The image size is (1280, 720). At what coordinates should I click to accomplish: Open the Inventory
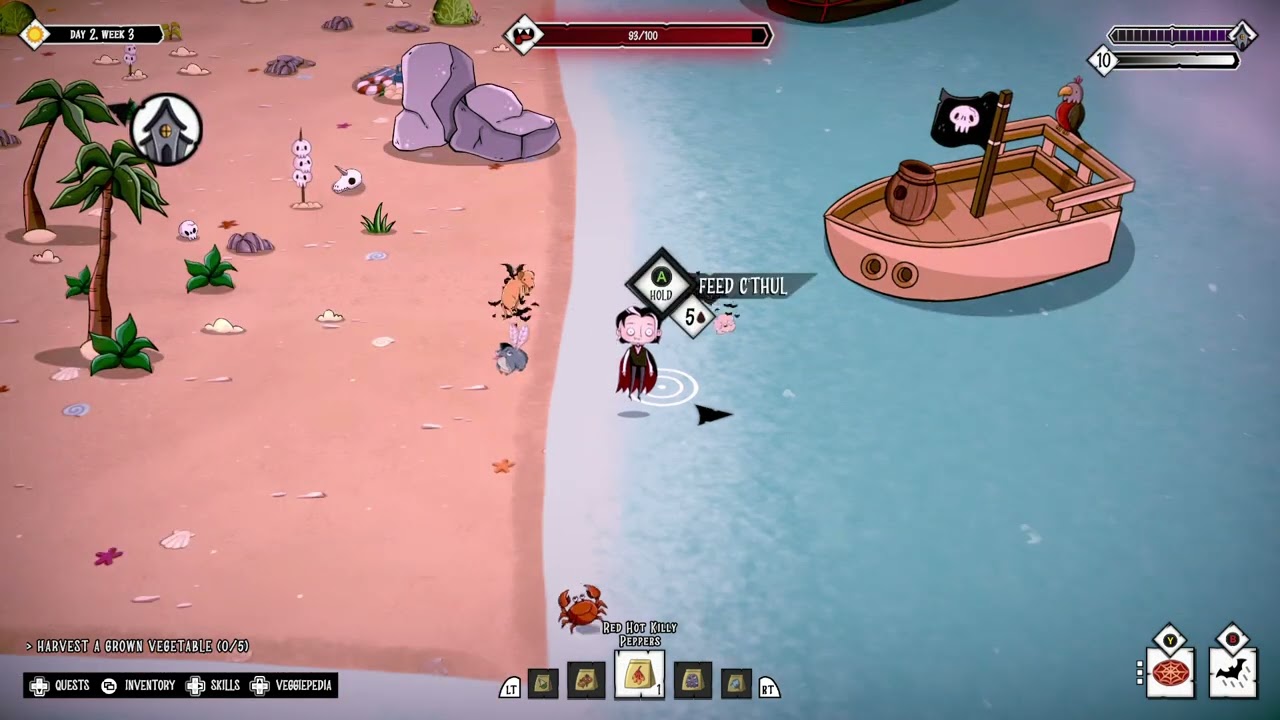coord(138,686)
